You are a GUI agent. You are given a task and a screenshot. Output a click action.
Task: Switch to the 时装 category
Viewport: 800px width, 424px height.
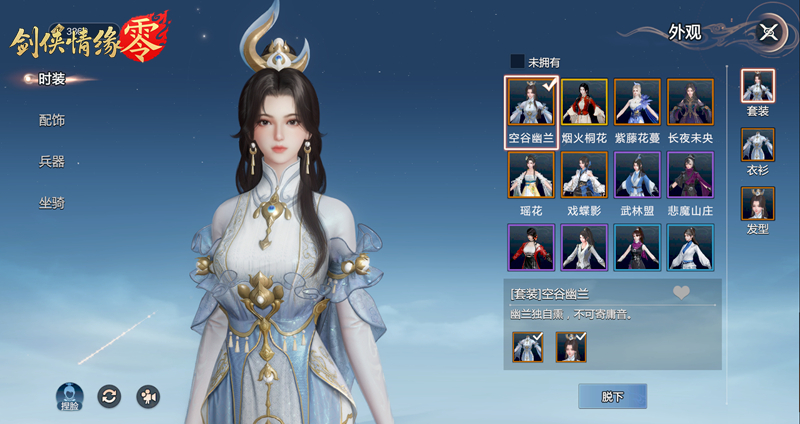[x=51, y=79]
